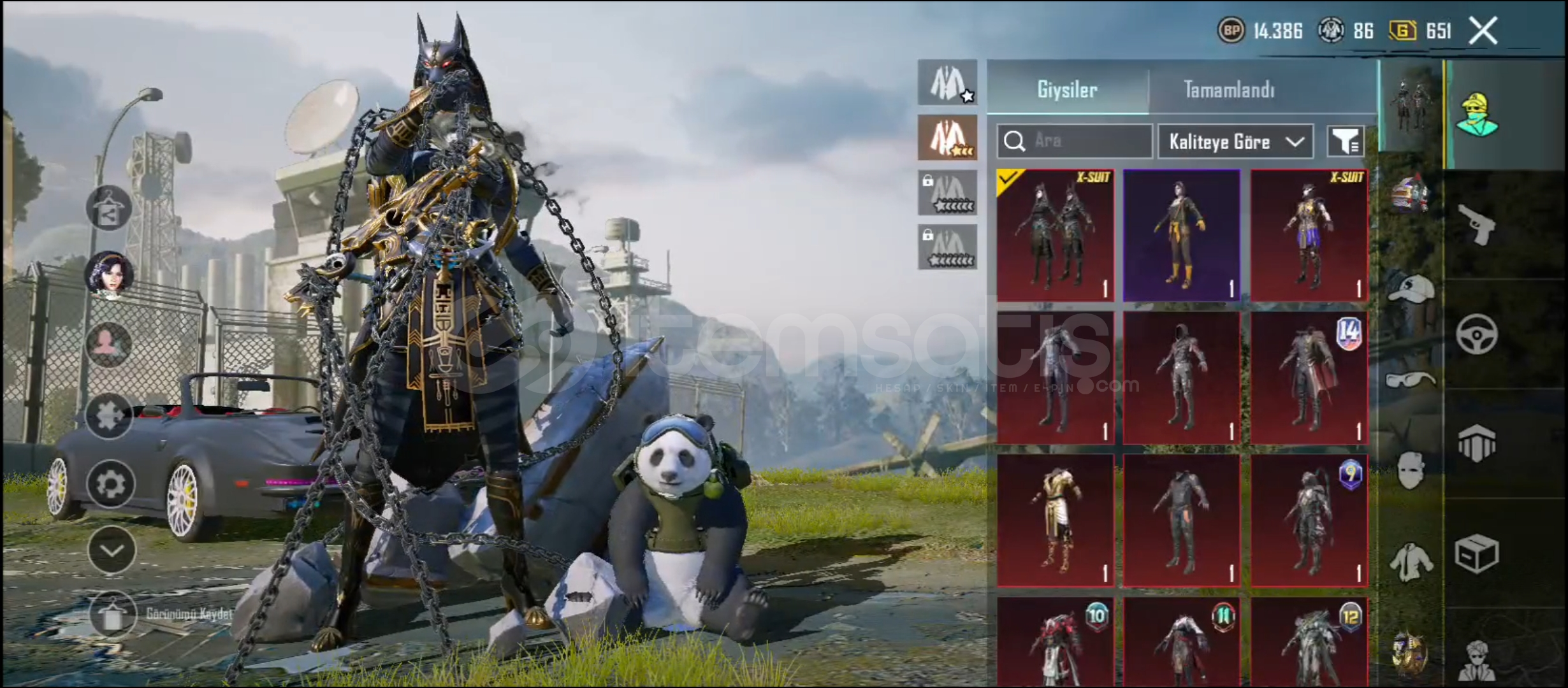Viewport: 1568px width, 688px height.
Task: Collapse the side menu with down arrow
Action: [112, 550]
